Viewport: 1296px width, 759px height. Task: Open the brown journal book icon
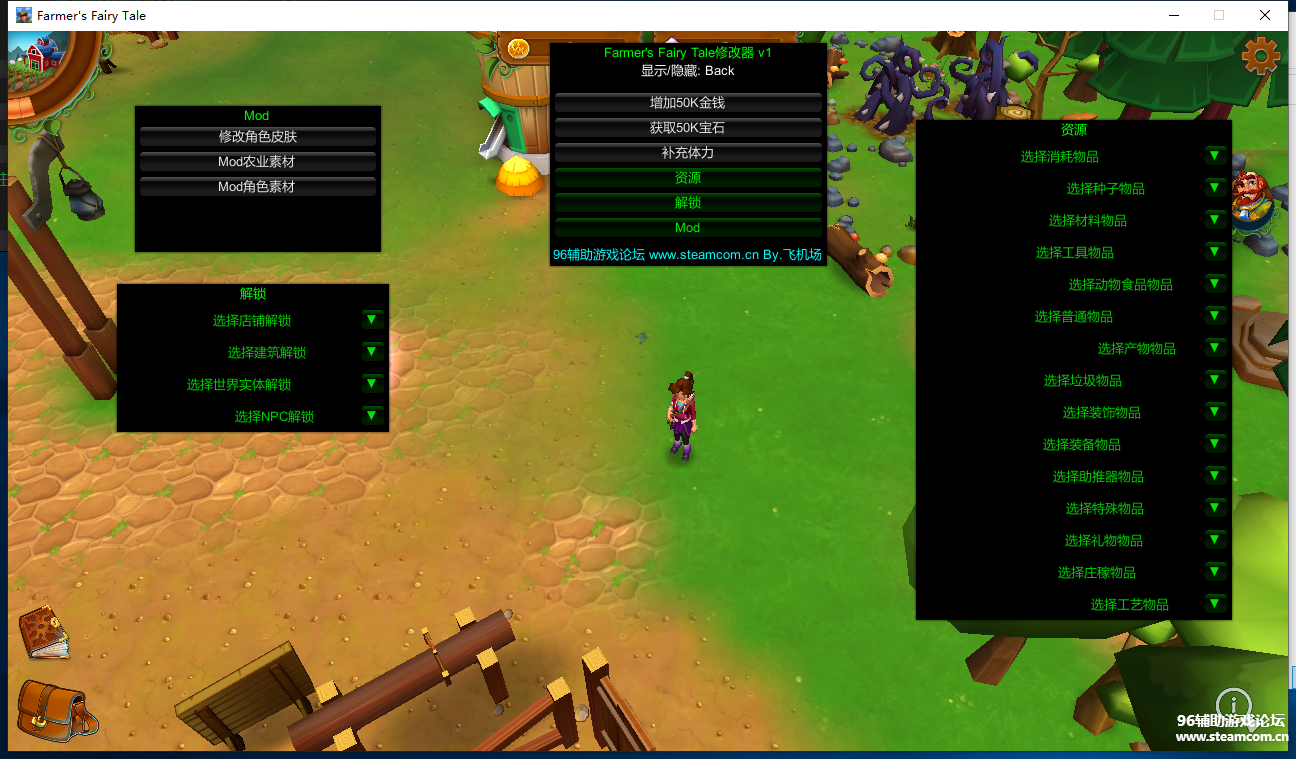point(44,632)
